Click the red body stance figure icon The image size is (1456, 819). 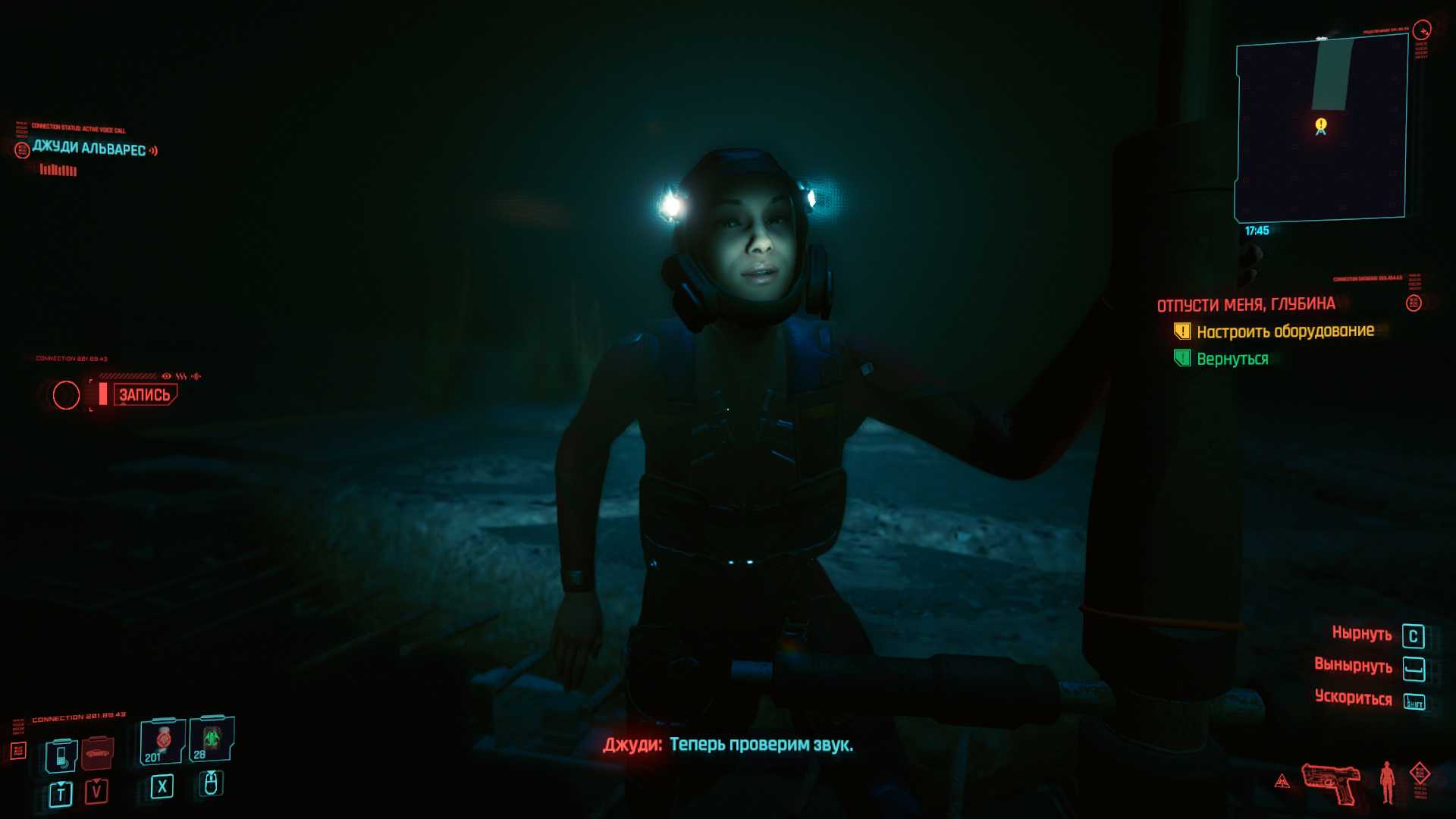pos(1387,782)
